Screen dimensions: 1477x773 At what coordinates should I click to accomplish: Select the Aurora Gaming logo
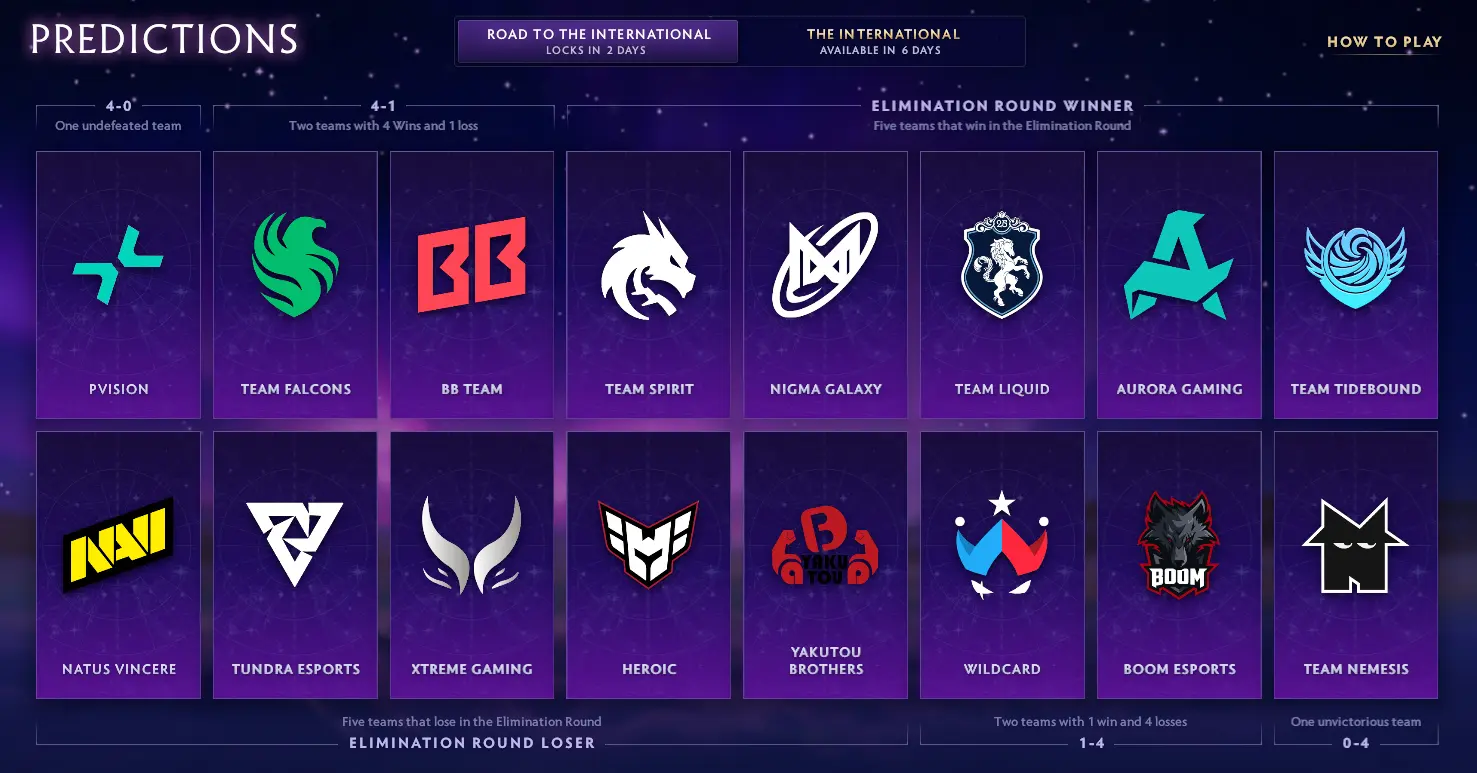click(1179, 265)
